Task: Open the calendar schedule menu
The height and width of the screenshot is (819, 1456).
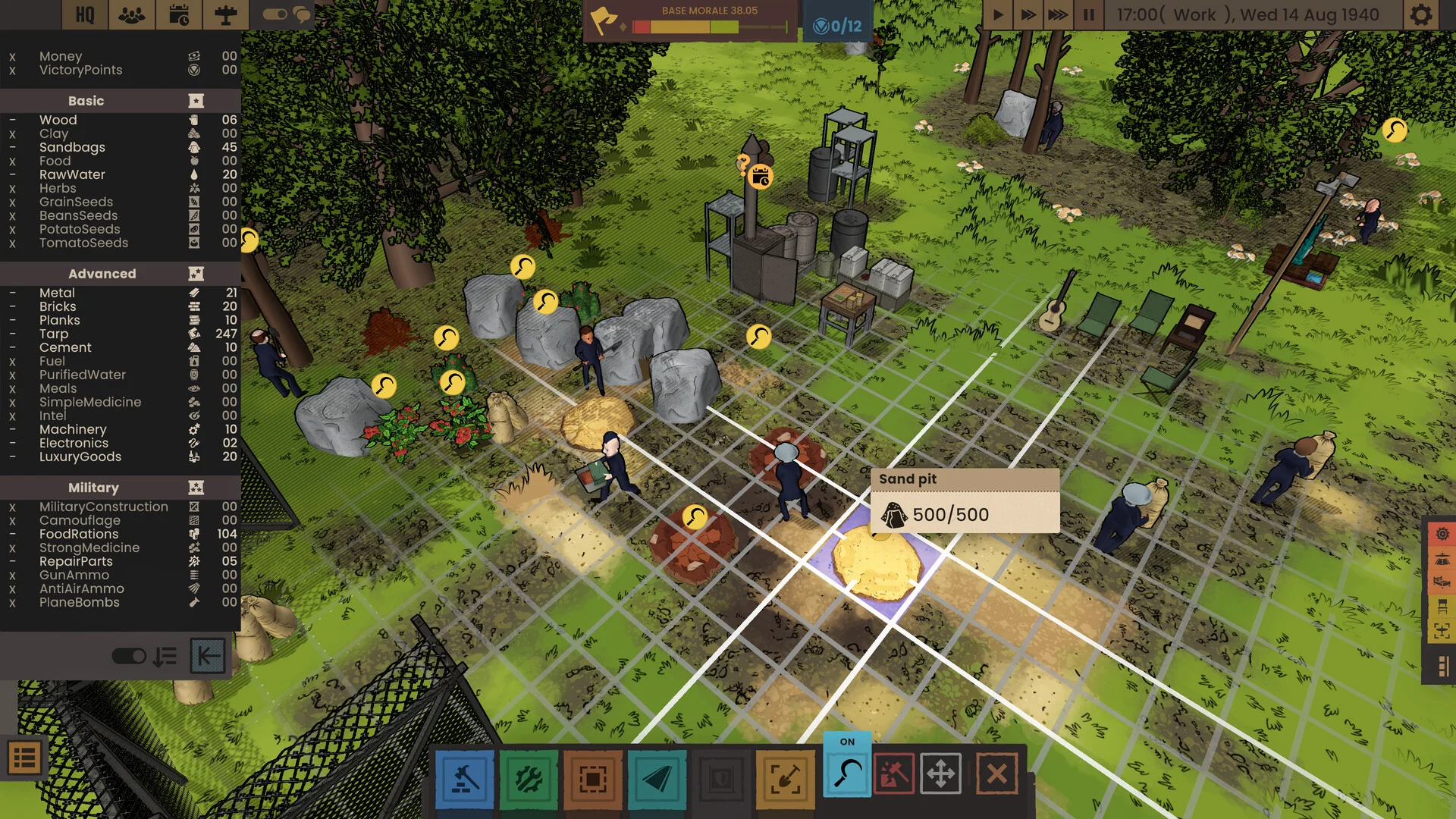Action: click(x=179, y=15)
